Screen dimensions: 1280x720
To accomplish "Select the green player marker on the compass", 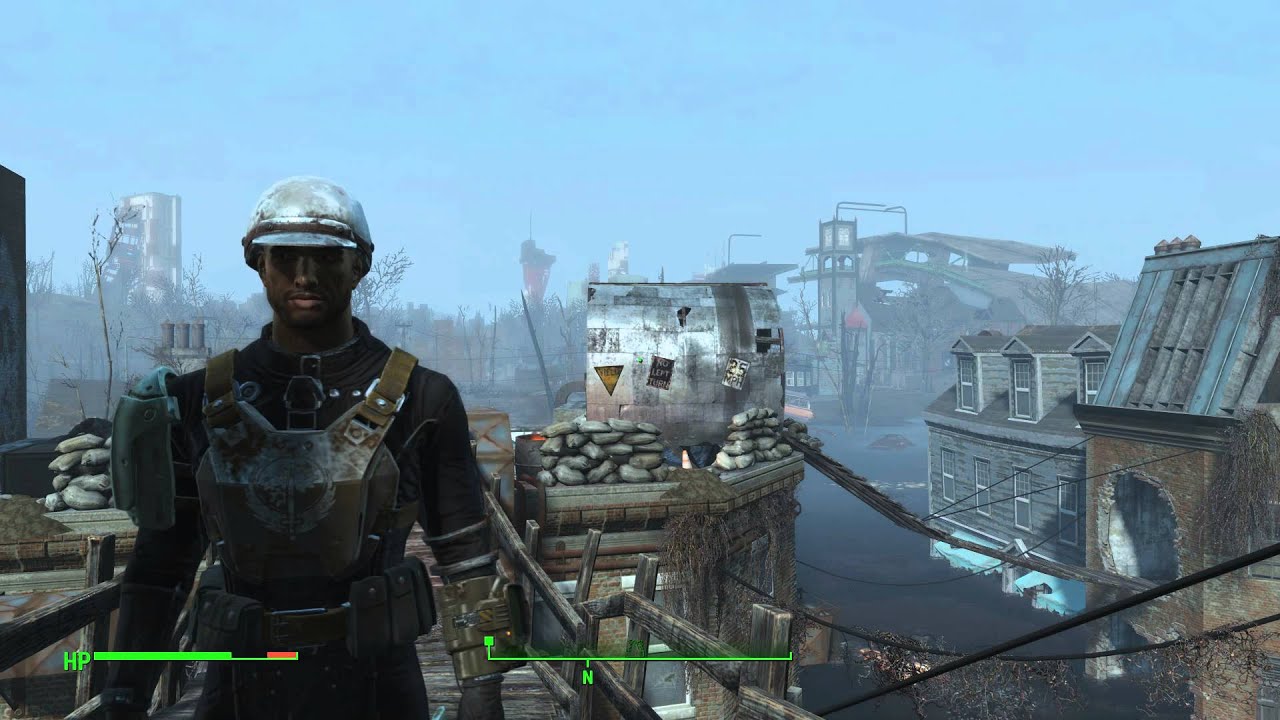I will [488, 641].
